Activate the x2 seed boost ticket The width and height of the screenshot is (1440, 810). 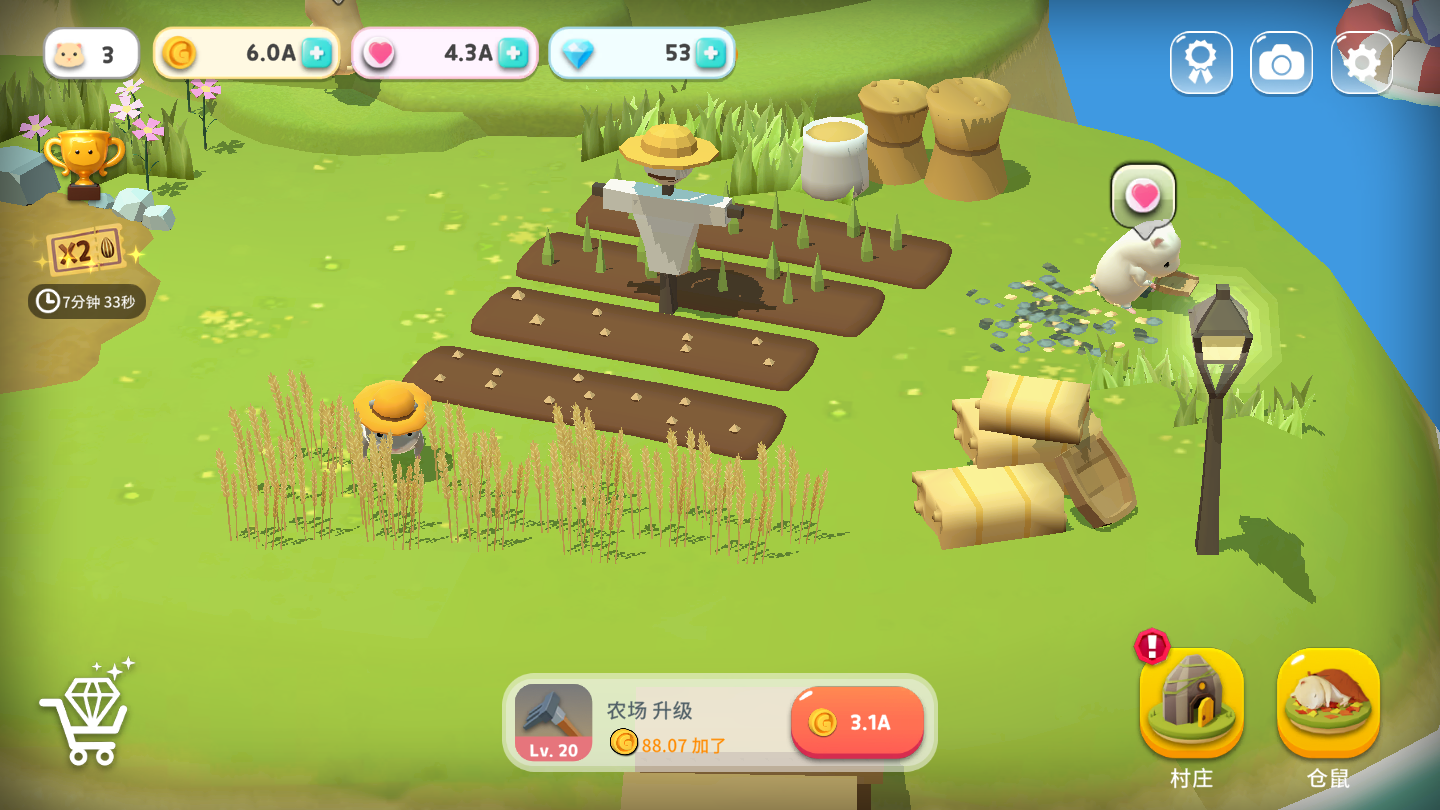click(86, 250)
